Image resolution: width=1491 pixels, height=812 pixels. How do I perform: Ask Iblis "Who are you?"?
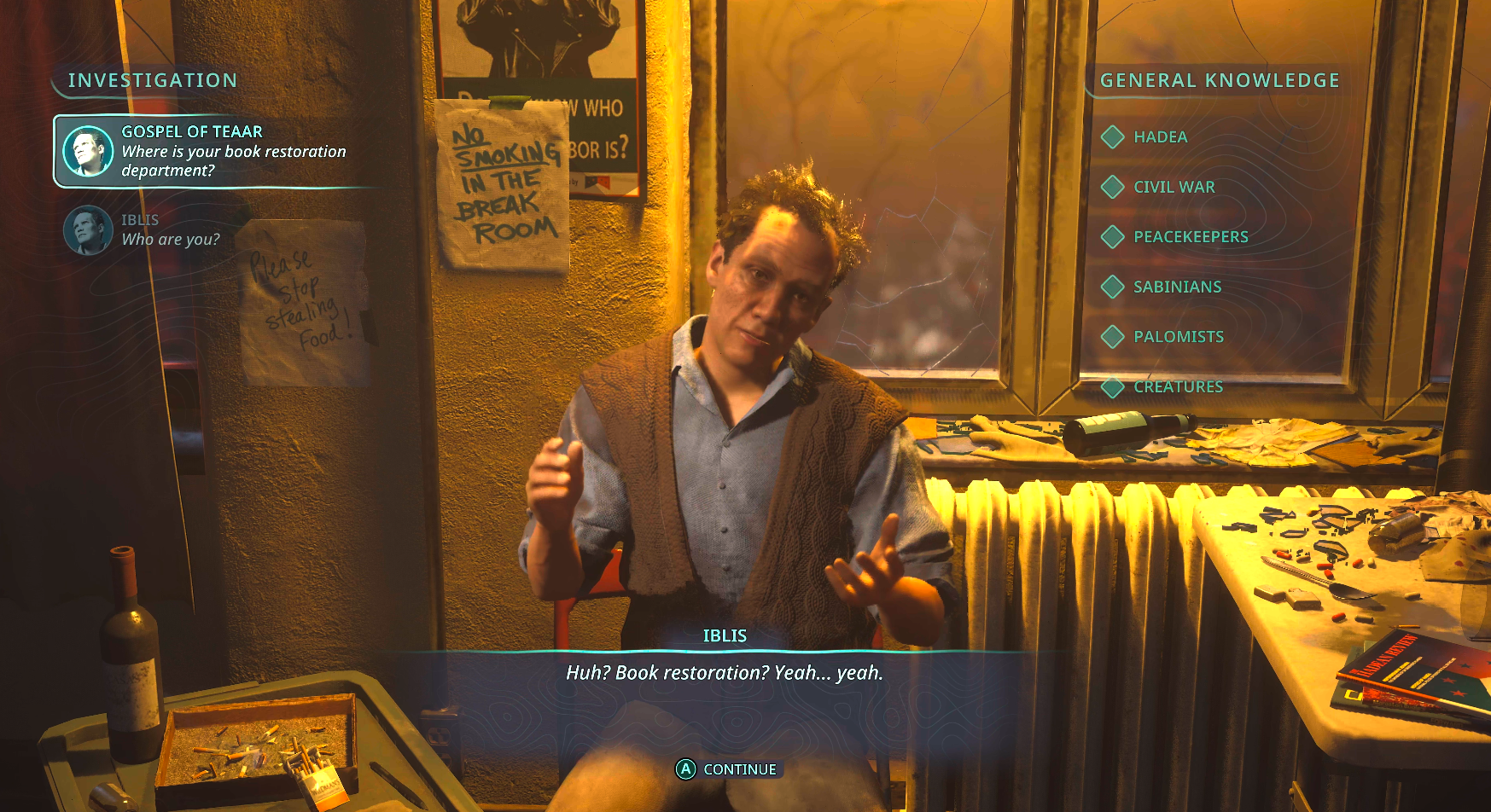point(169,230)
